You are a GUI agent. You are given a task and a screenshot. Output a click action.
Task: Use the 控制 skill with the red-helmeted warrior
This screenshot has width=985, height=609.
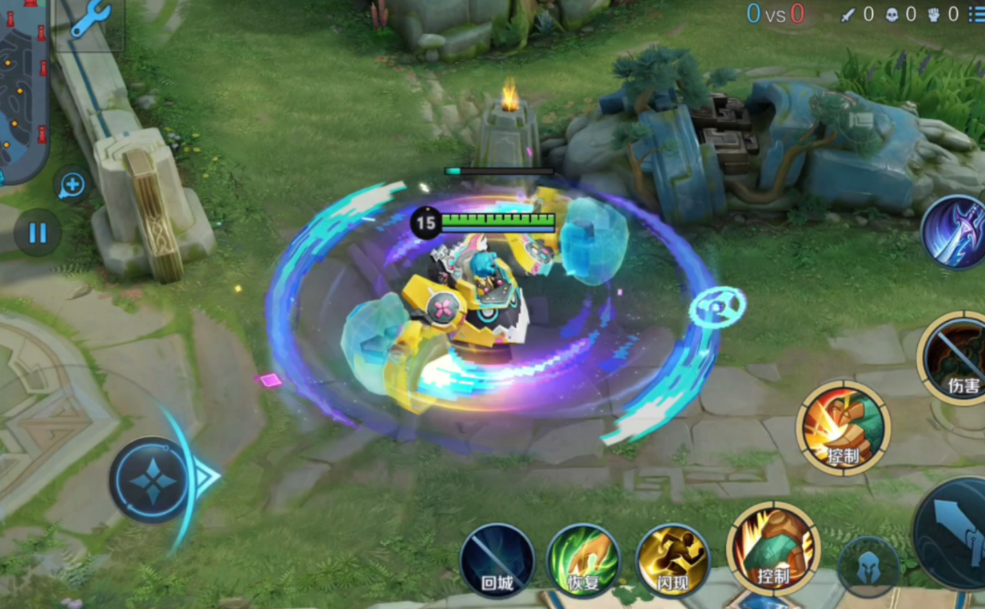pos(843,428)
